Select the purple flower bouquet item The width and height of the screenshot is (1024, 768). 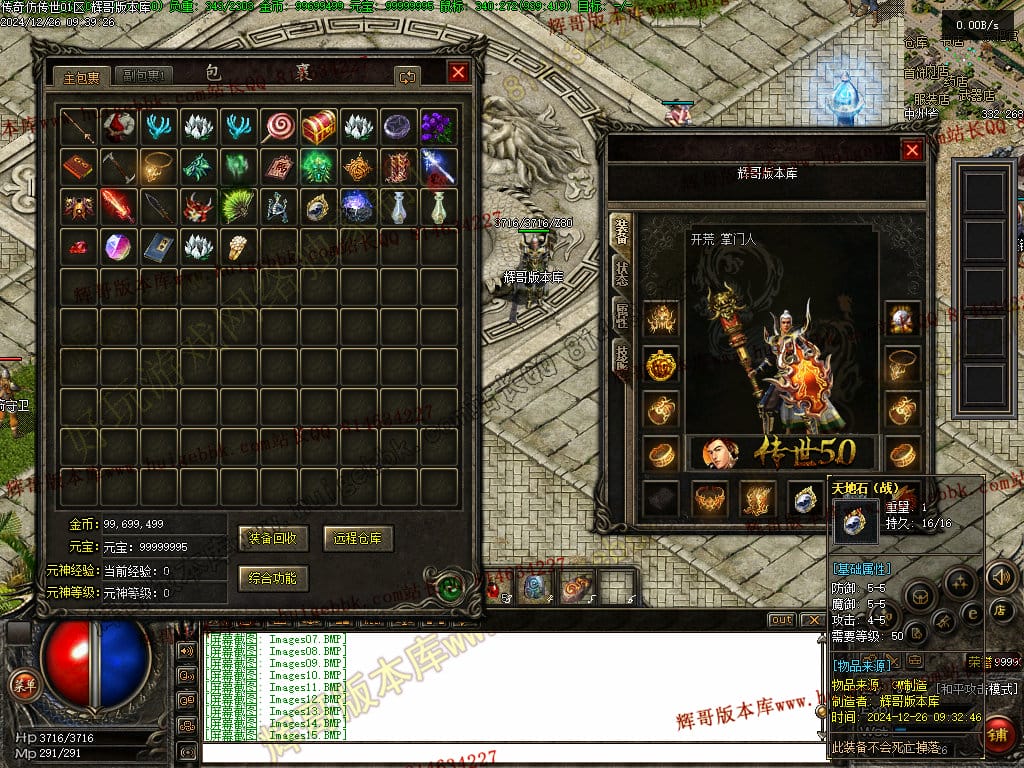coord(438,127)
